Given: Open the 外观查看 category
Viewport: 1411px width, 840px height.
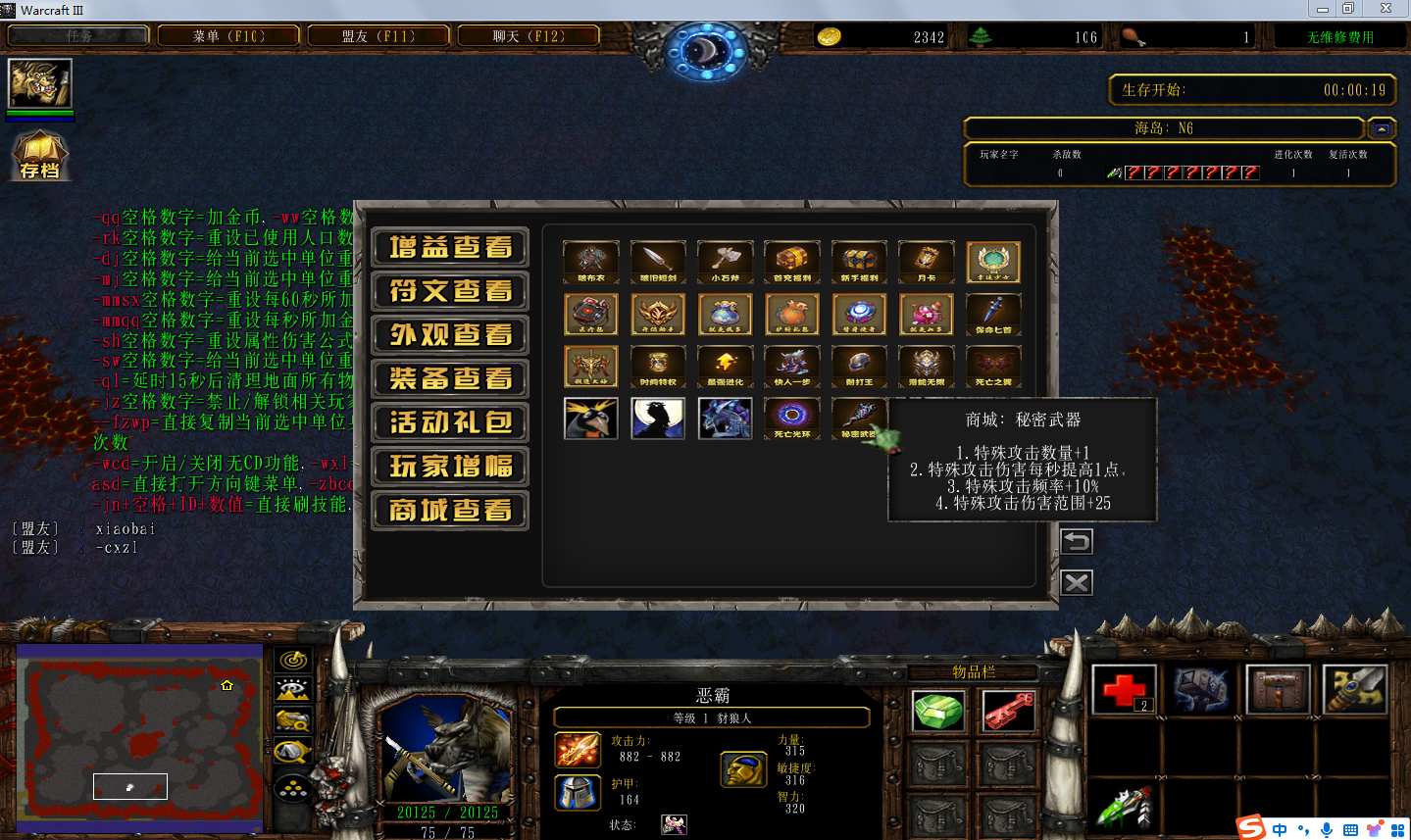Looking at the screenshot, I should click(450, 335).
